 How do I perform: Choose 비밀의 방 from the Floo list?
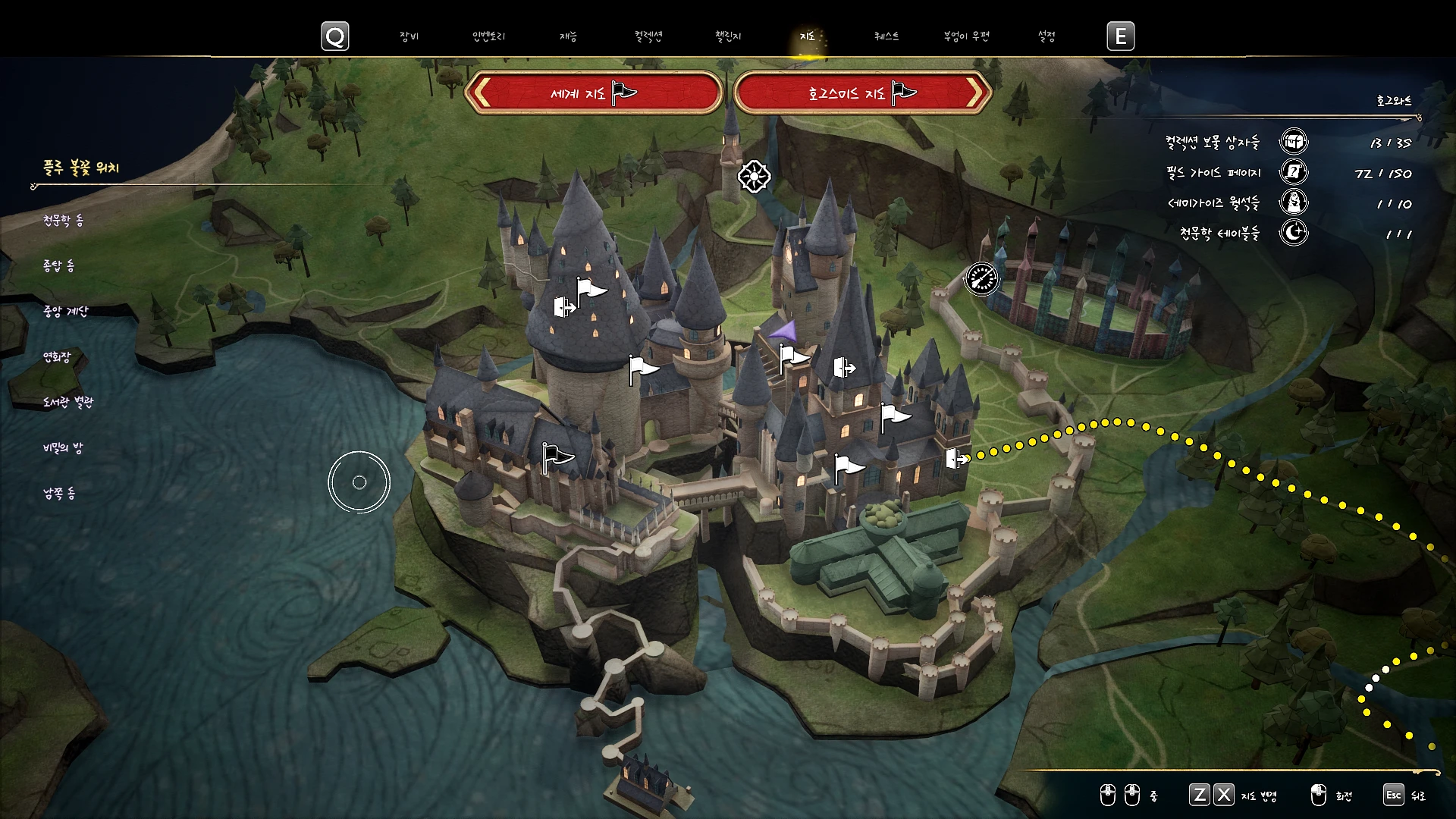click(x=63, y=448)
